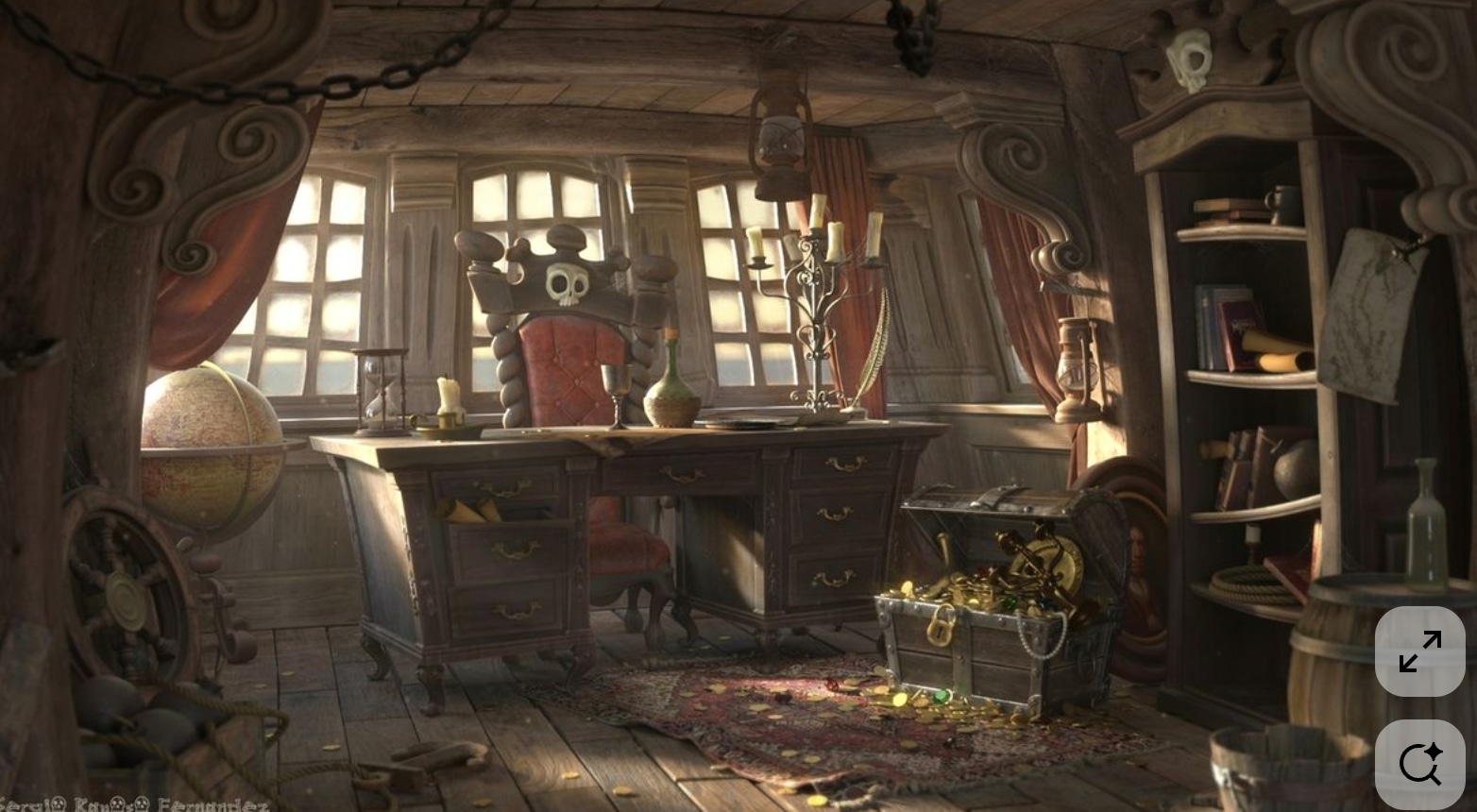Expand the image to full view

pos(1419,651)
